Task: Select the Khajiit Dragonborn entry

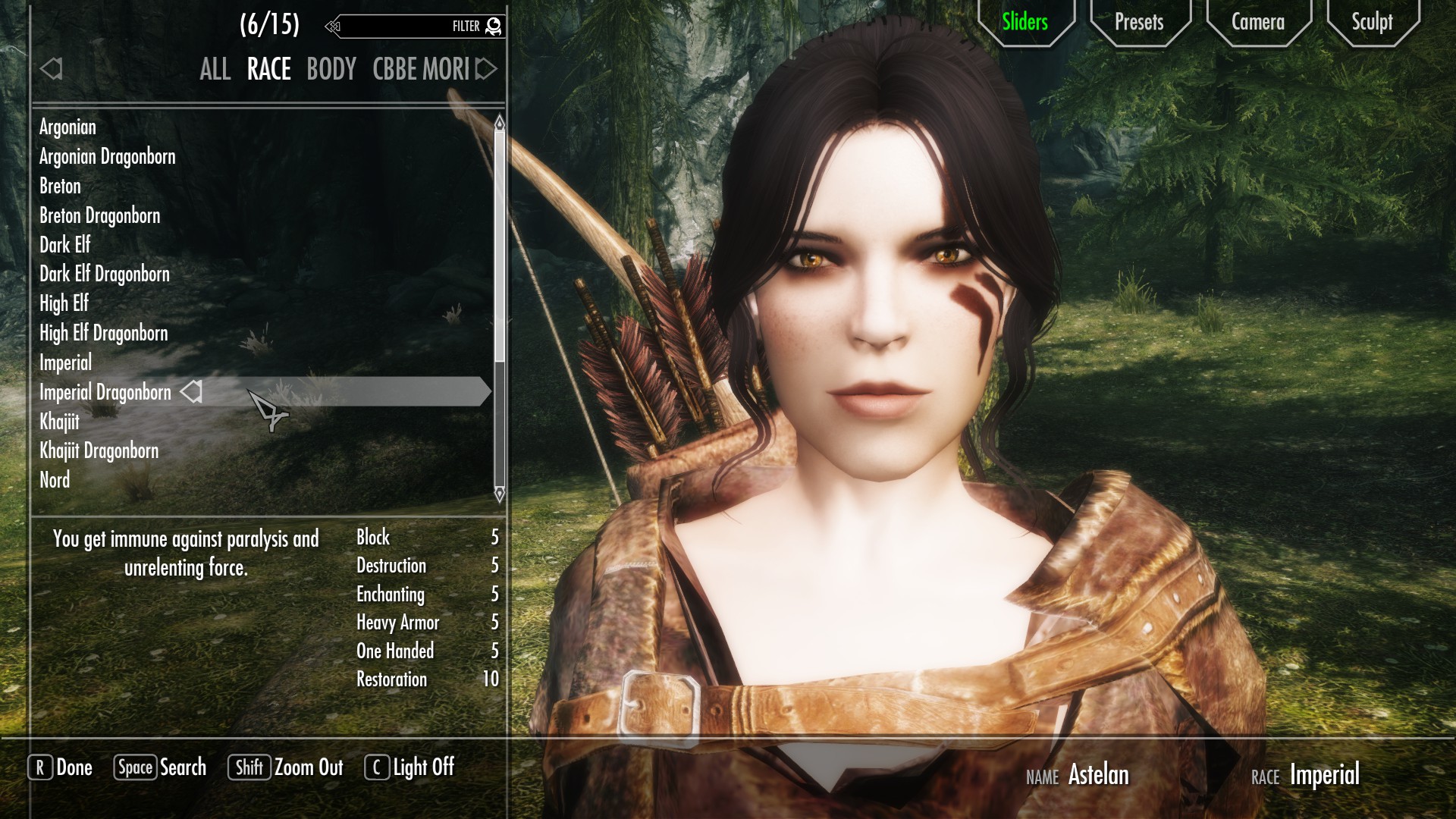Action: pyautogui.click(x=99, y=451)
